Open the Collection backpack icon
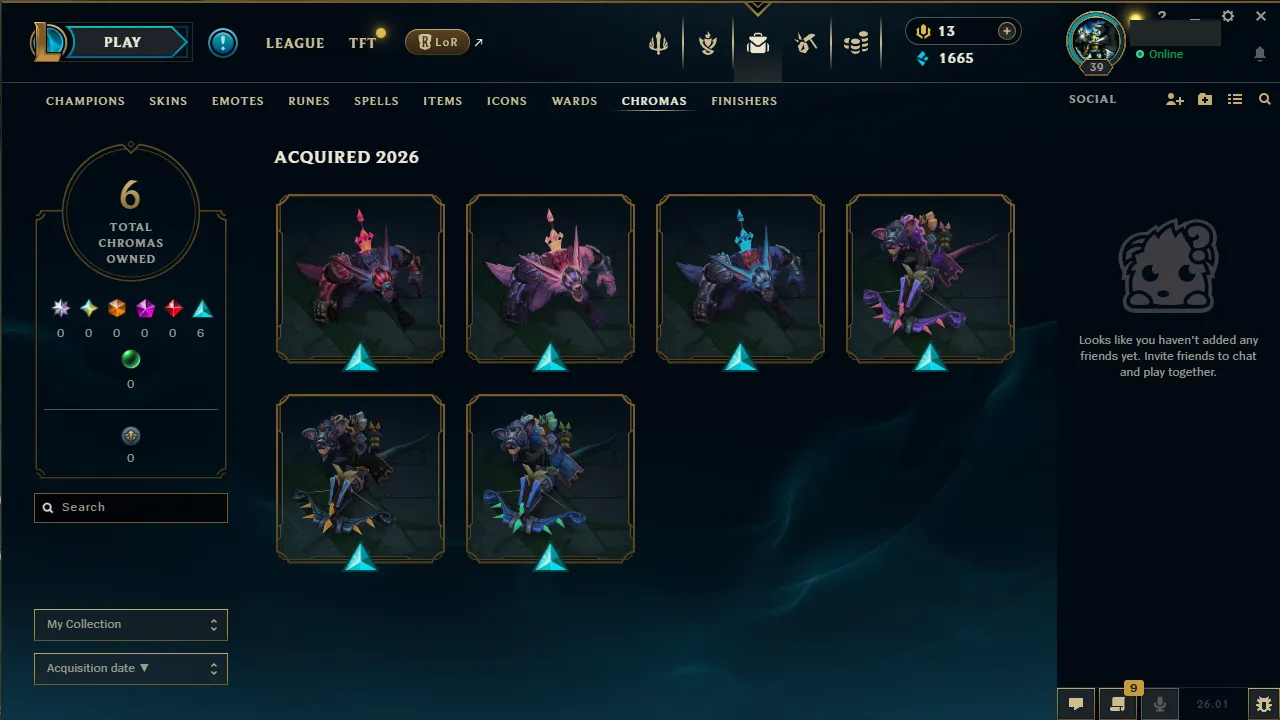Image resolution: width=1280 pixels, height=720 pixels. point(757,43)
